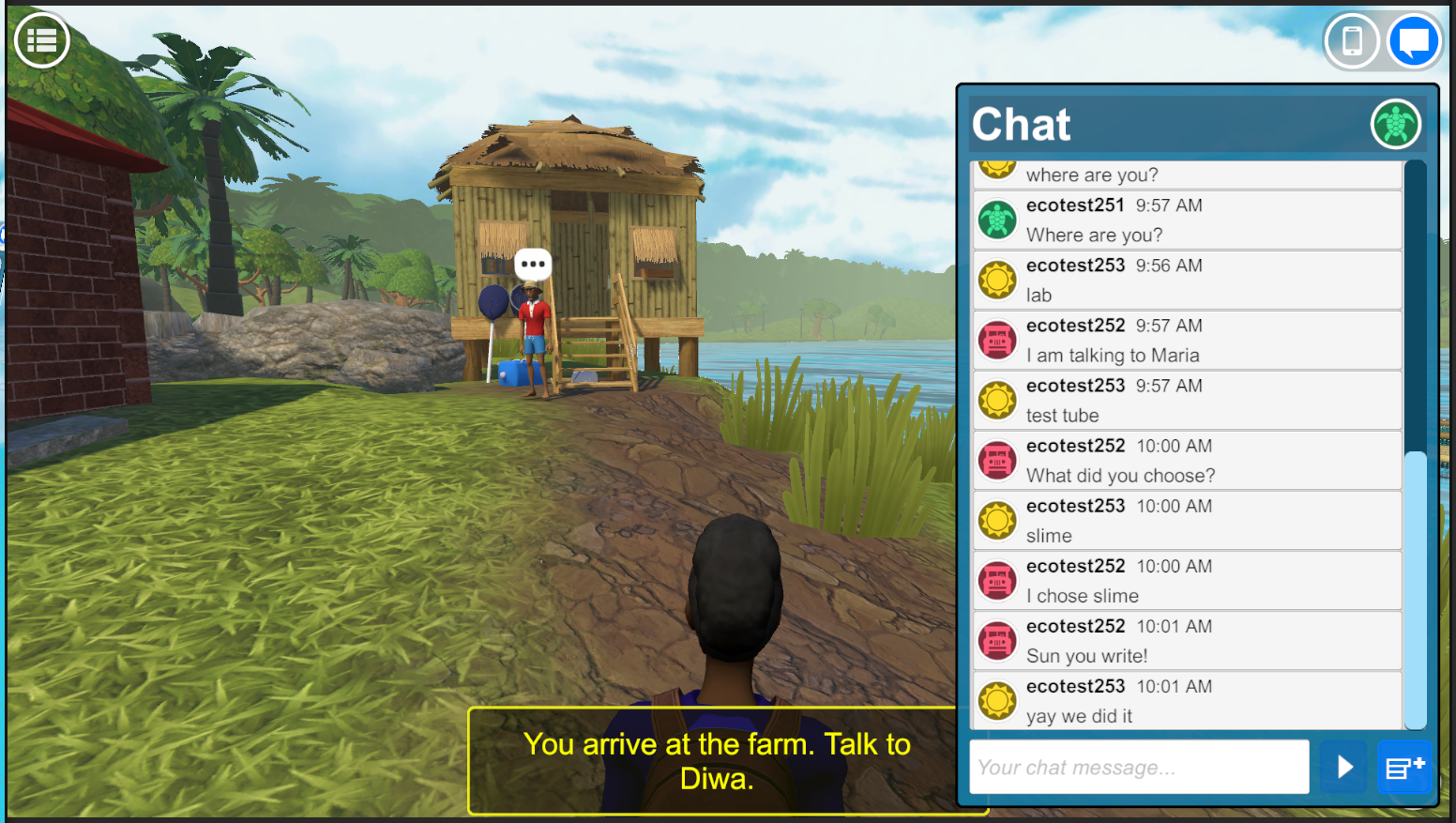Click the 'Sun you write!' message
This screenshot has width=1456, height=823.
pos(1087,655)
